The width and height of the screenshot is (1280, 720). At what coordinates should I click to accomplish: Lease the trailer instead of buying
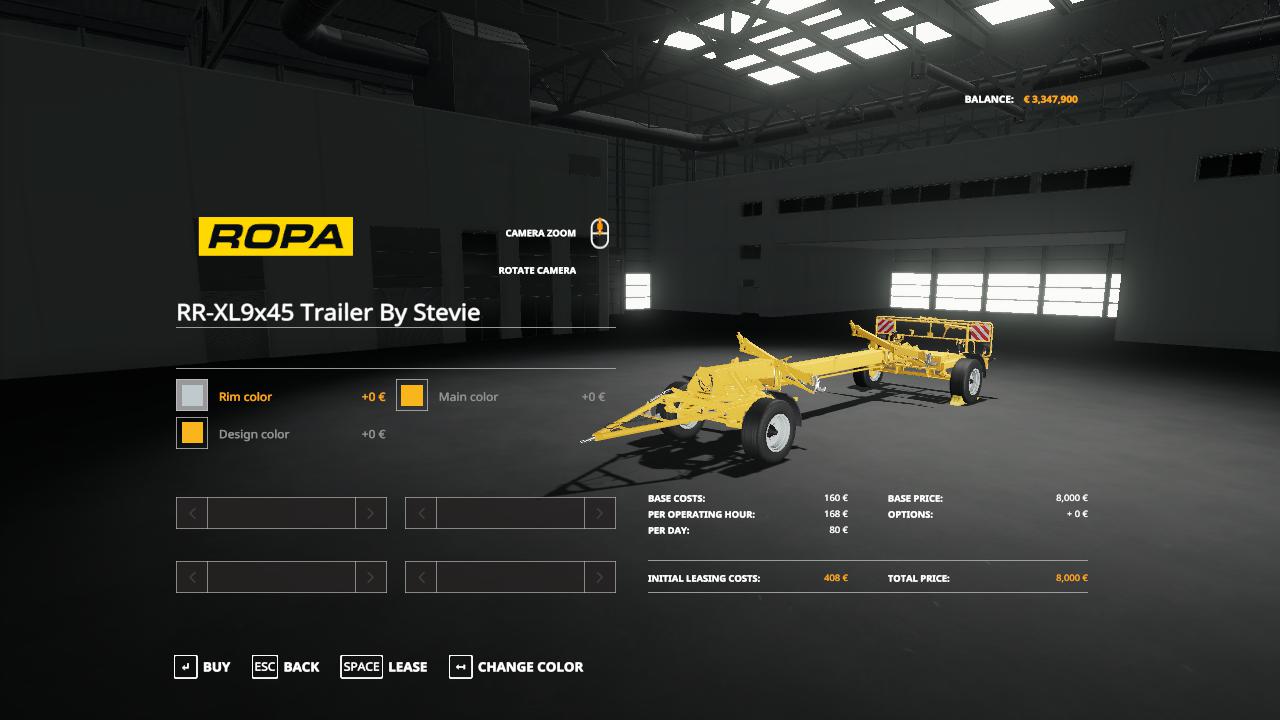coord(384,667)
